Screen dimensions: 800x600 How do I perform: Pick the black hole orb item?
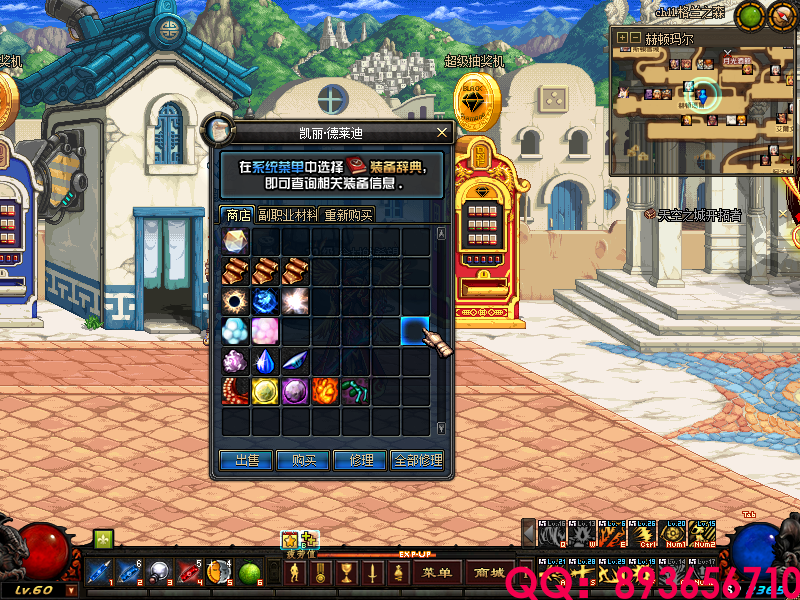coord(236,301)
